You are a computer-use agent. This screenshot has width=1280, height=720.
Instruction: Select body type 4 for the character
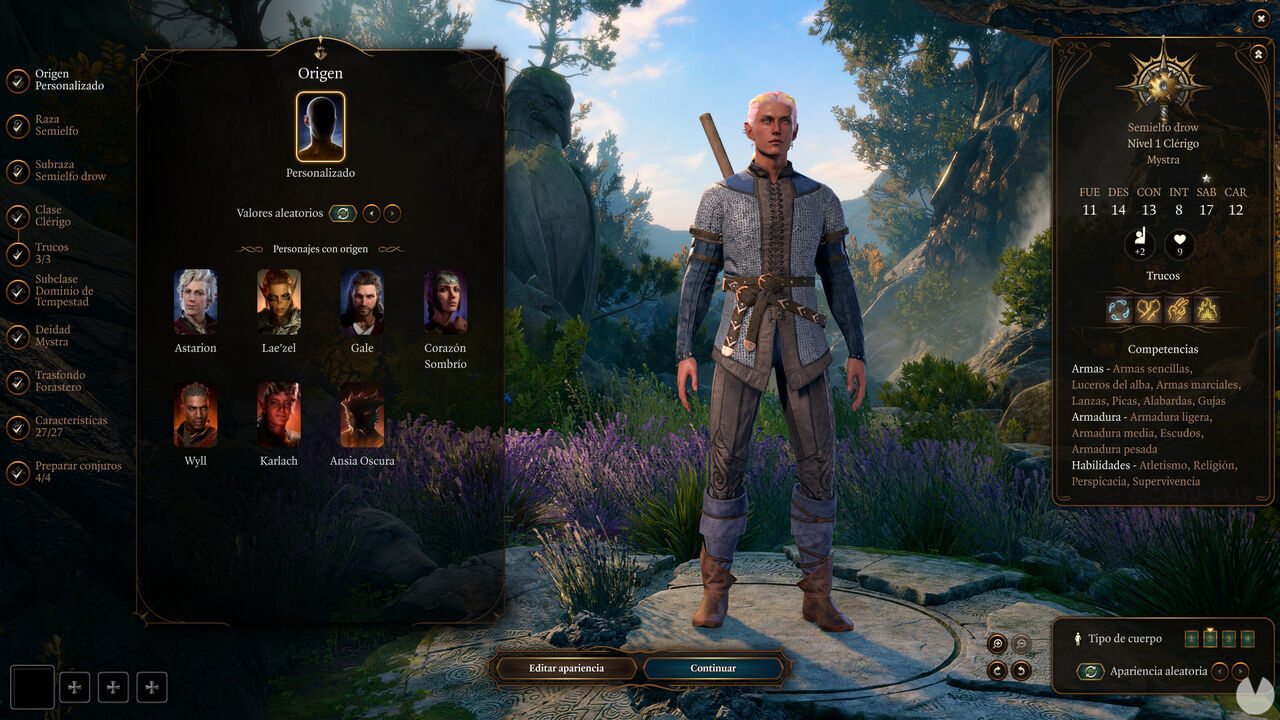(x=1247, y=638)
